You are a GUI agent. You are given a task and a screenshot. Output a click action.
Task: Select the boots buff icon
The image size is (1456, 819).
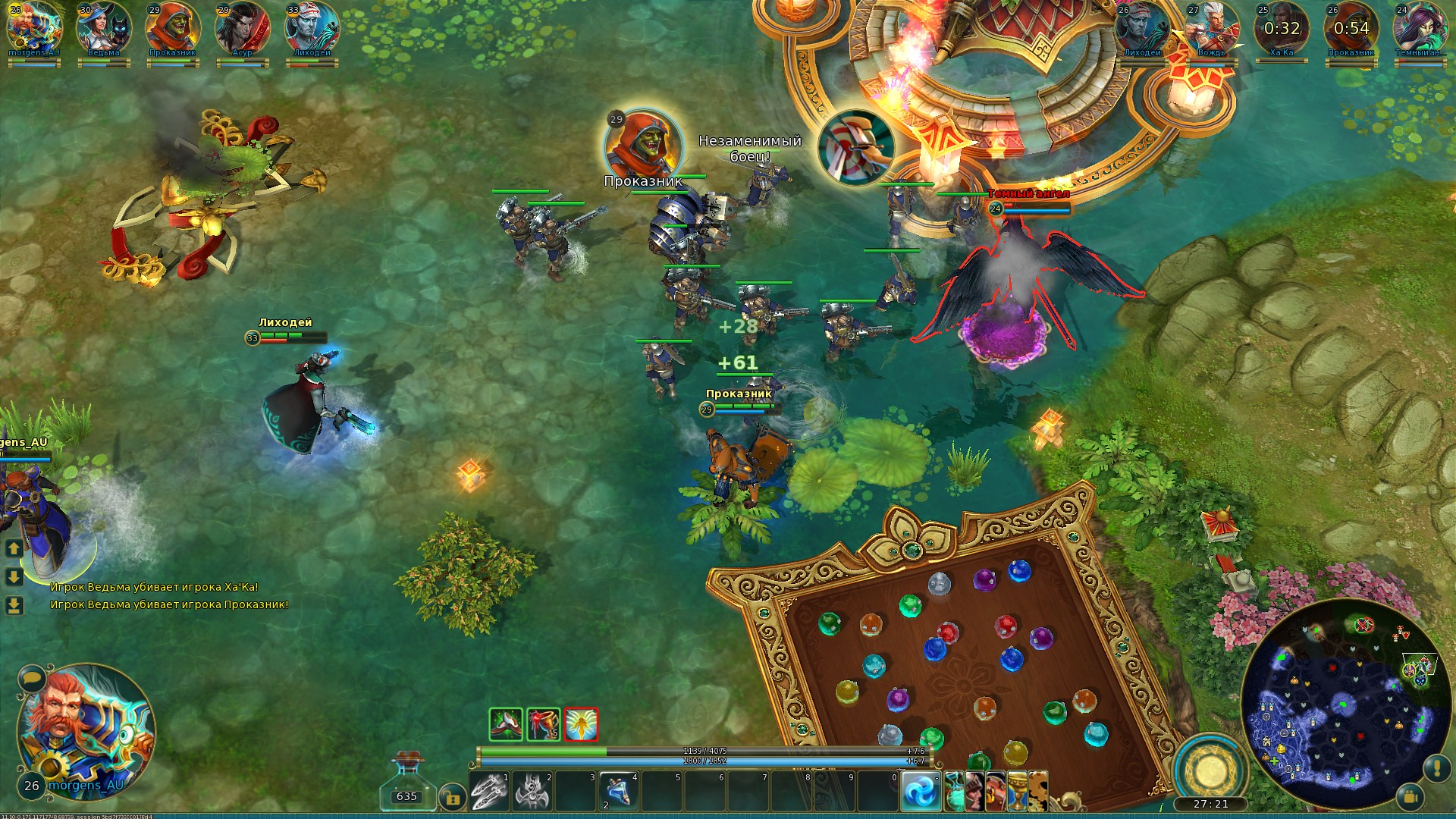click(x=506, y=724)
